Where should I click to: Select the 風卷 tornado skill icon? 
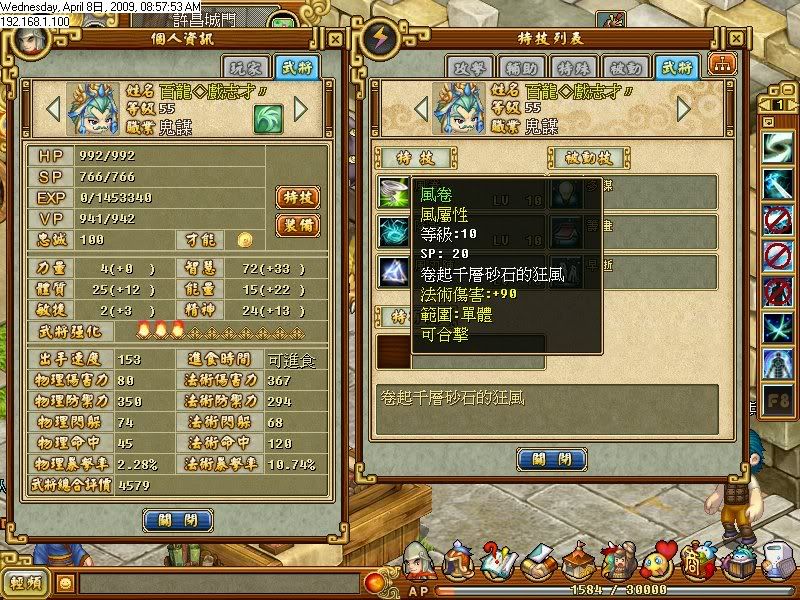tap(393, 193)
